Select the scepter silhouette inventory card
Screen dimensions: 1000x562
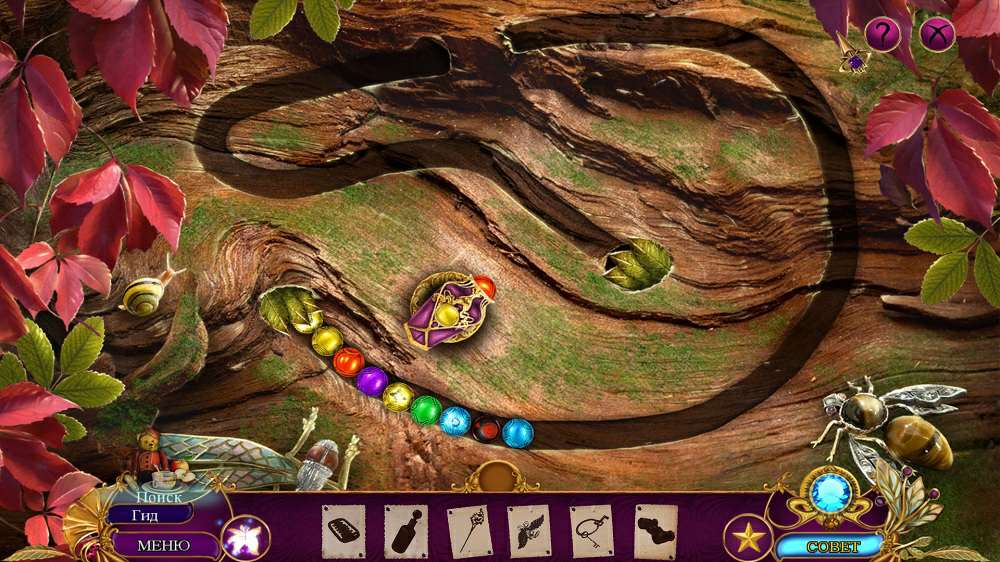pos(468,531)
